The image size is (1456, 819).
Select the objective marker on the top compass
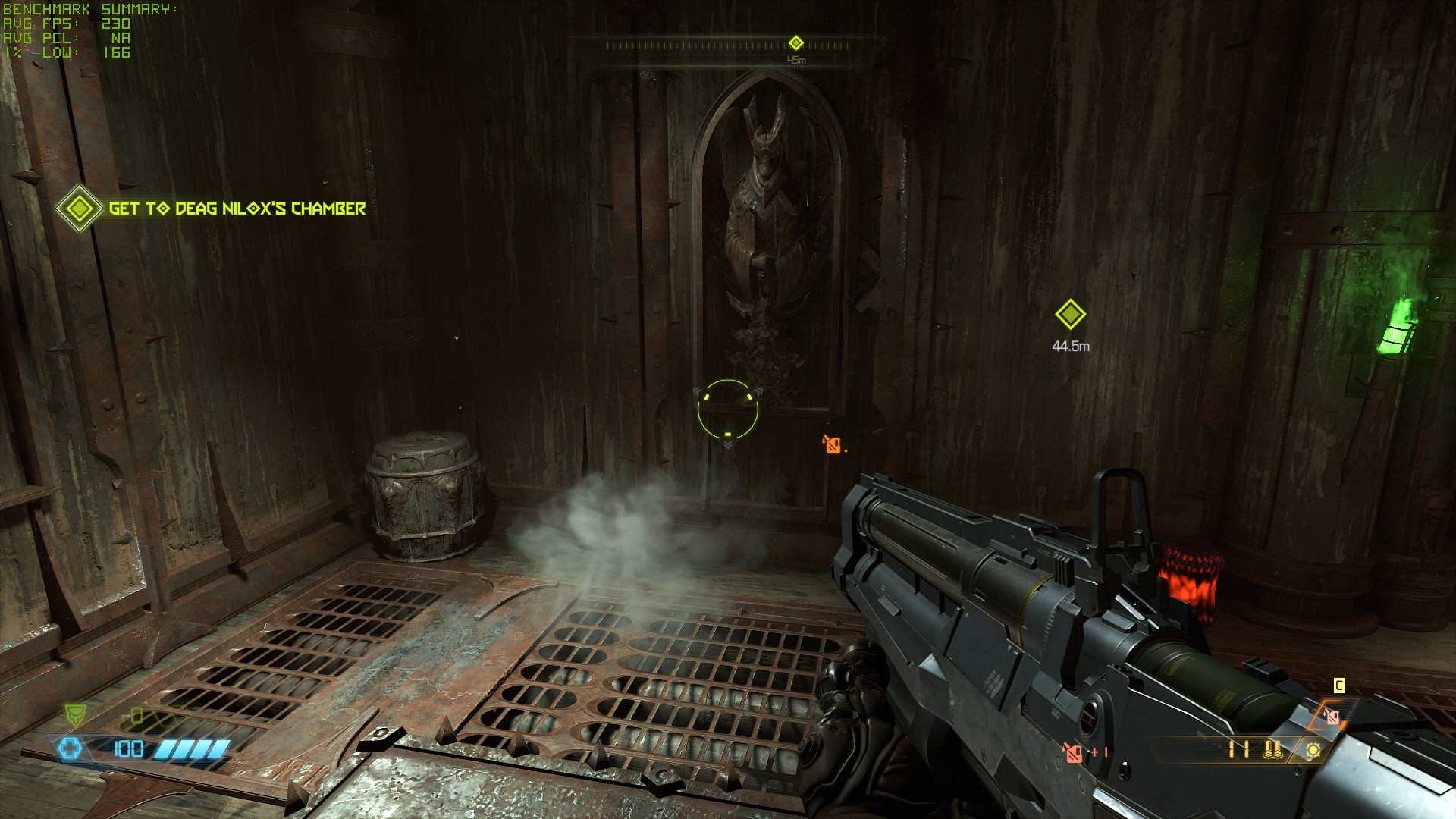click(x=795, y=42)
